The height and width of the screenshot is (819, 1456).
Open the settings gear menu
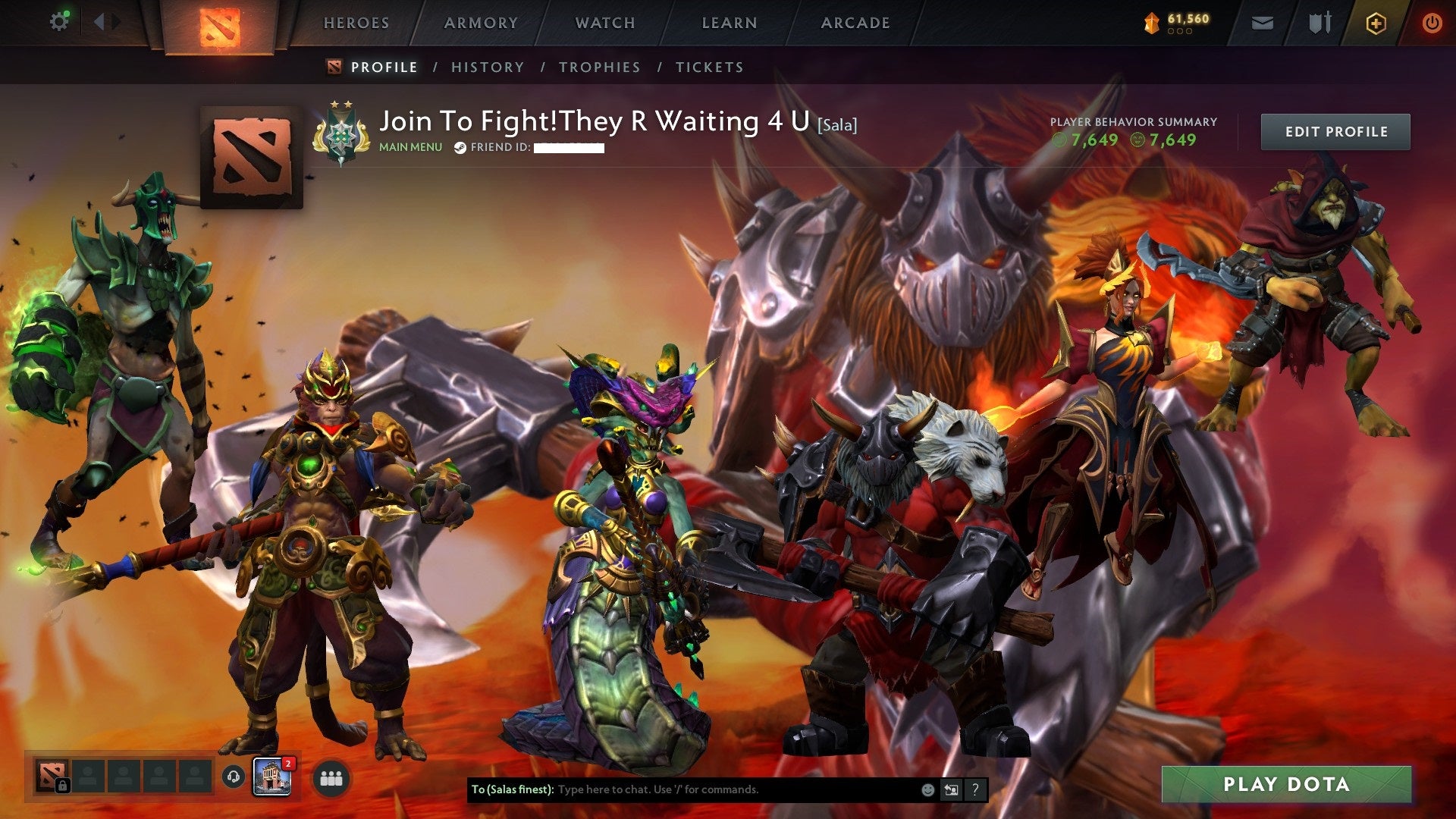click(59, 21)
